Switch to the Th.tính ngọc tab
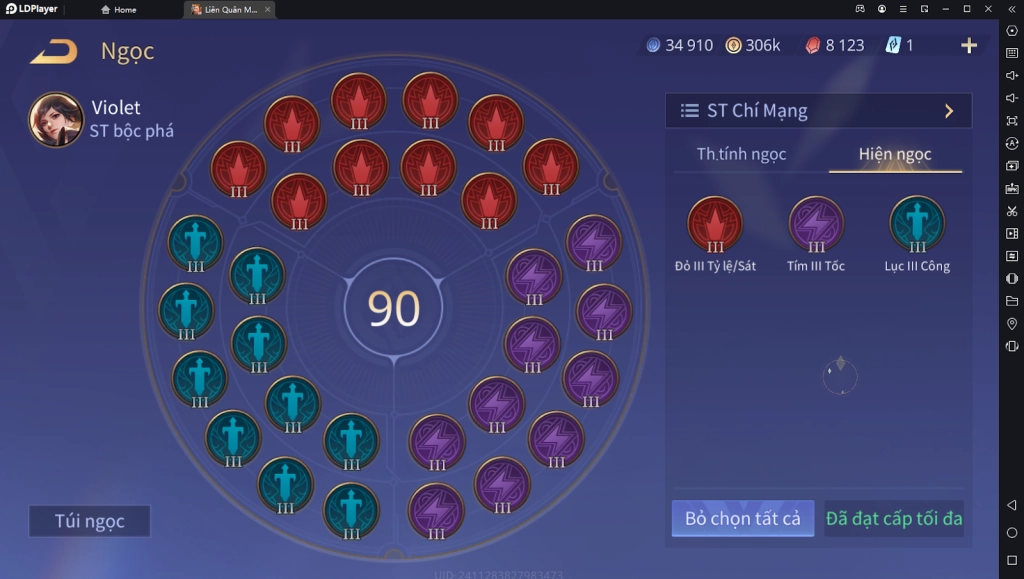This screenshot has height=579, width=1024. tap(741, 154)
